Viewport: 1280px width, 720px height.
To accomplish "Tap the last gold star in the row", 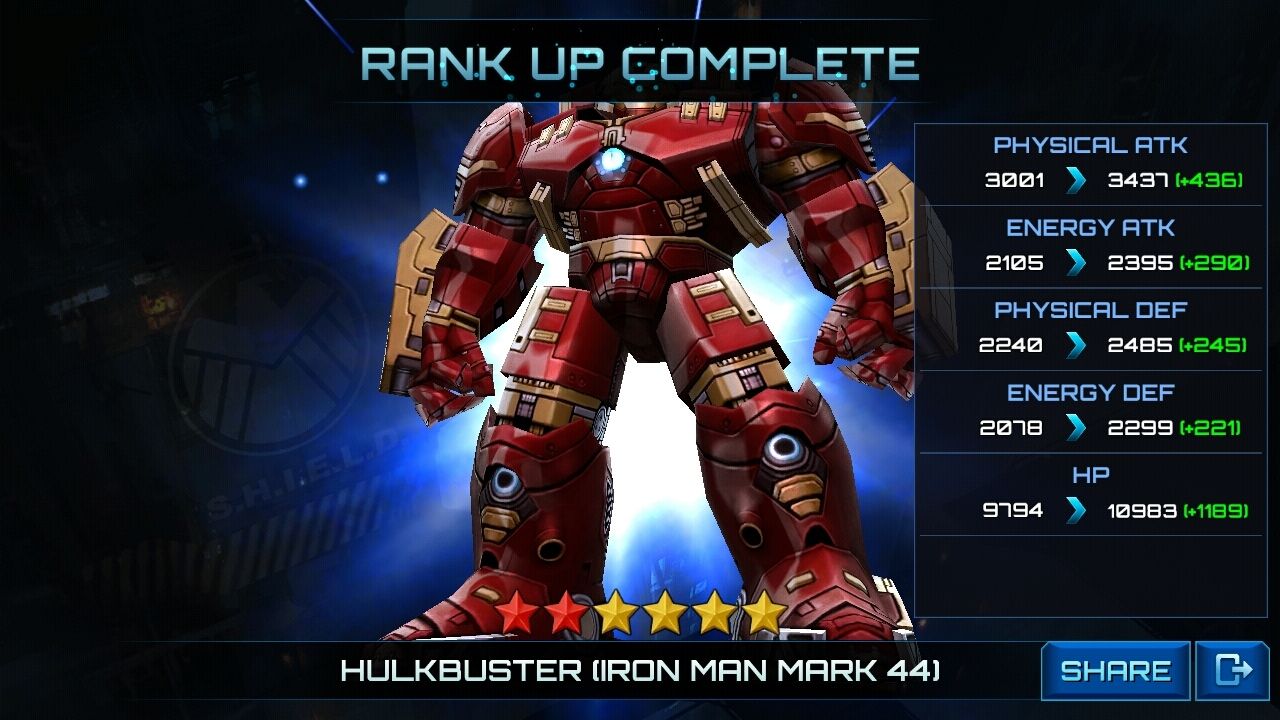I will pos(763,611).
